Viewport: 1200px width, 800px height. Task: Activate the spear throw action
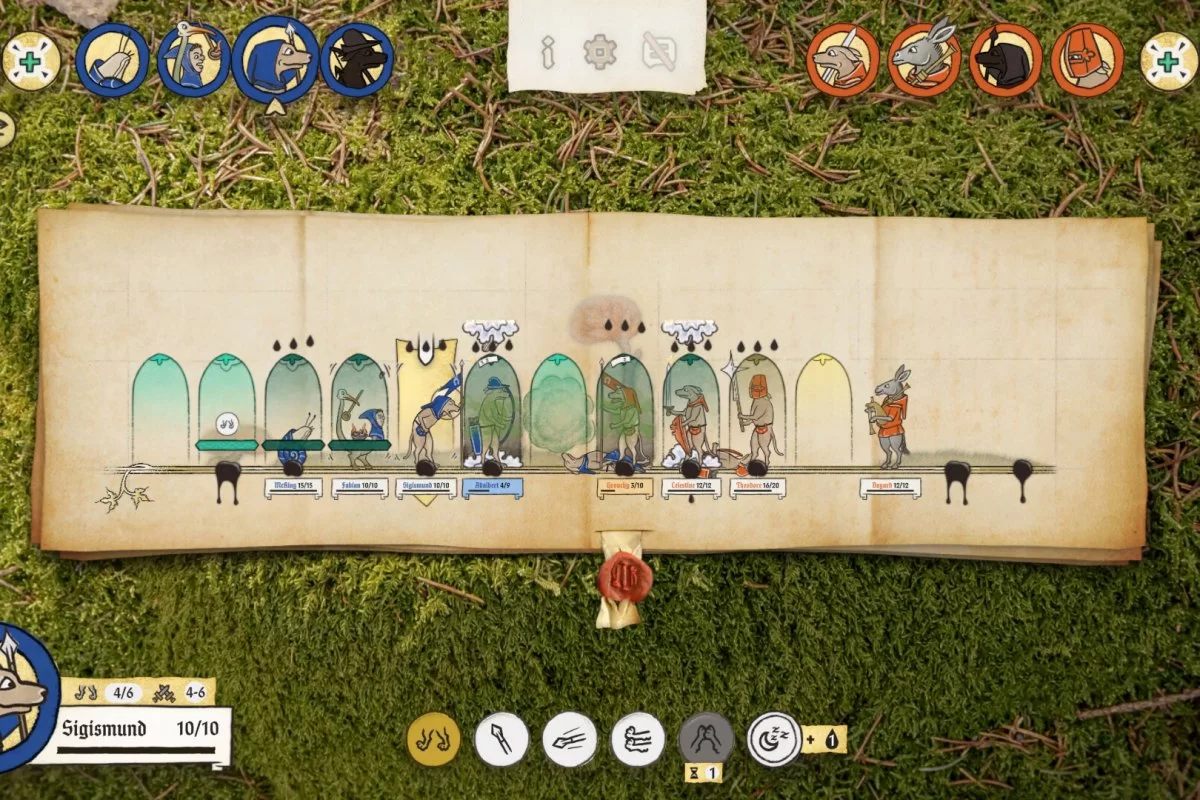tap(570, 739)
